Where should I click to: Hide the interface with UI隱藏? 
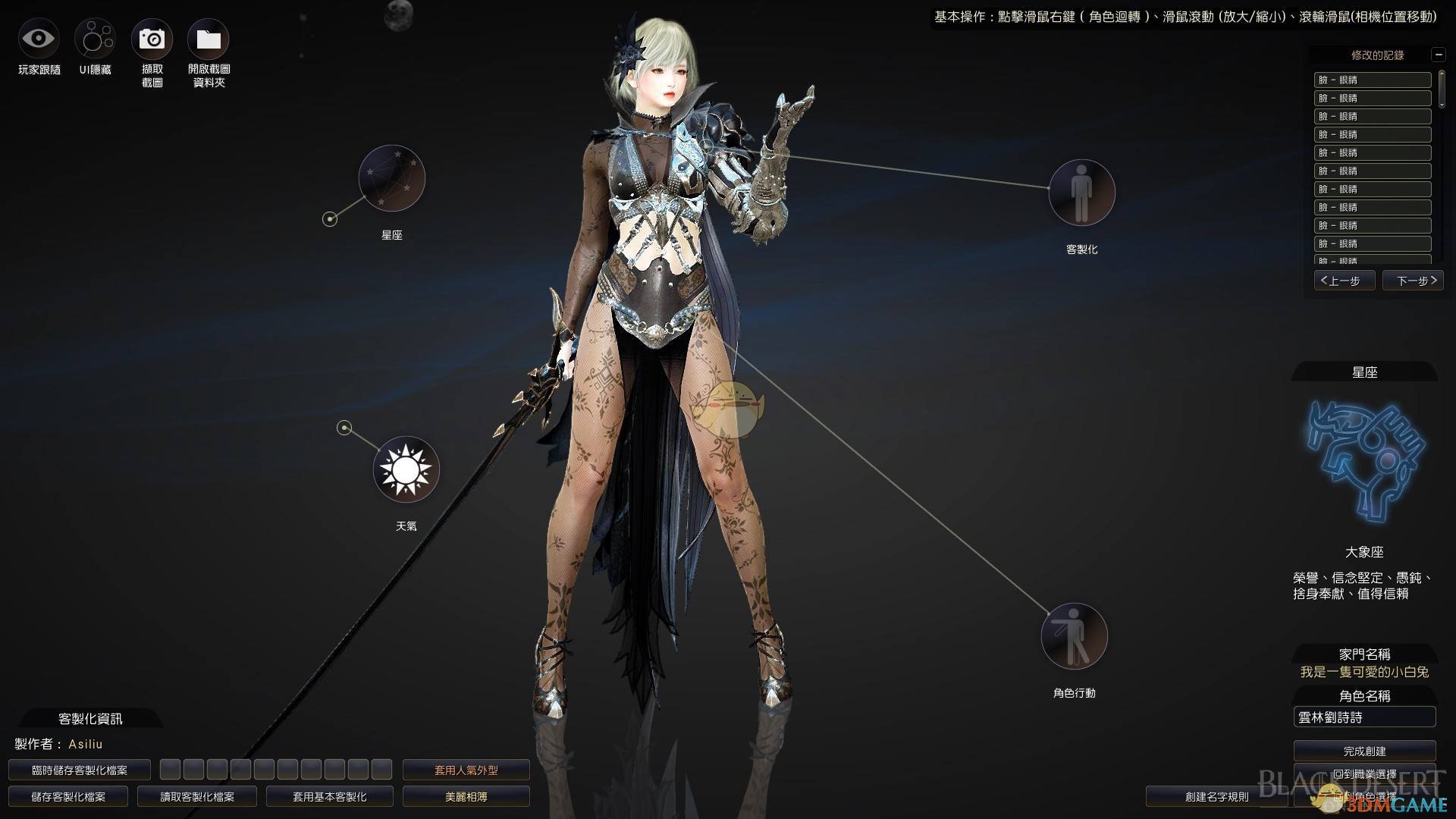click(95, 39)
